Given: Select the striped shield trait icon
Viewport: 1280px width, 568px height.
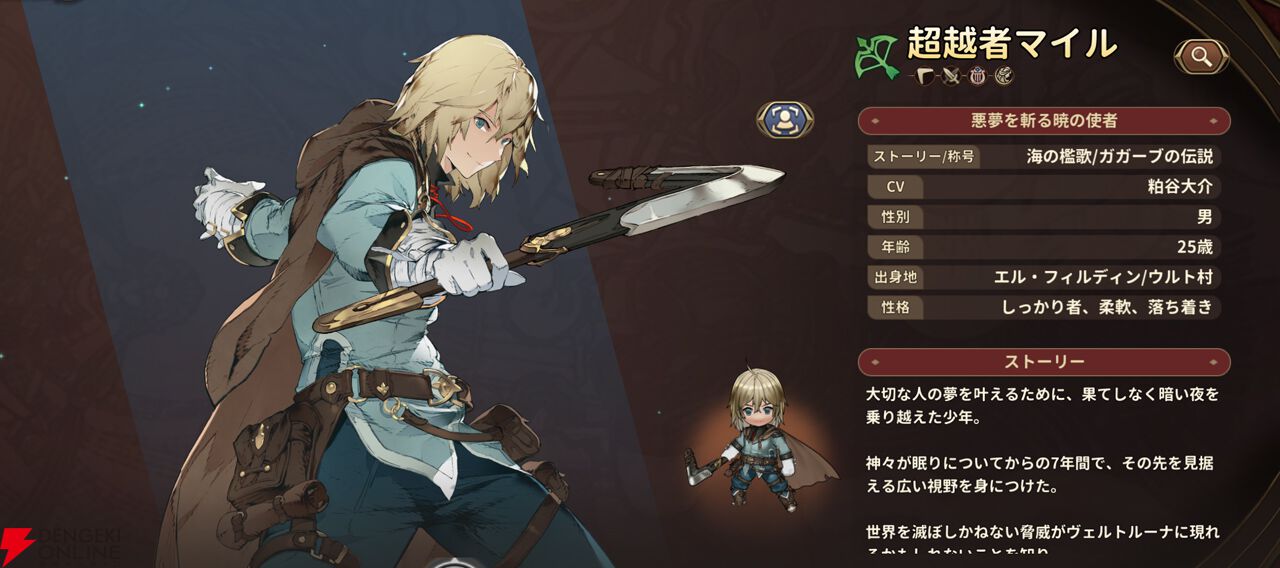Looking at the screenshot, I should coord(978,76).
